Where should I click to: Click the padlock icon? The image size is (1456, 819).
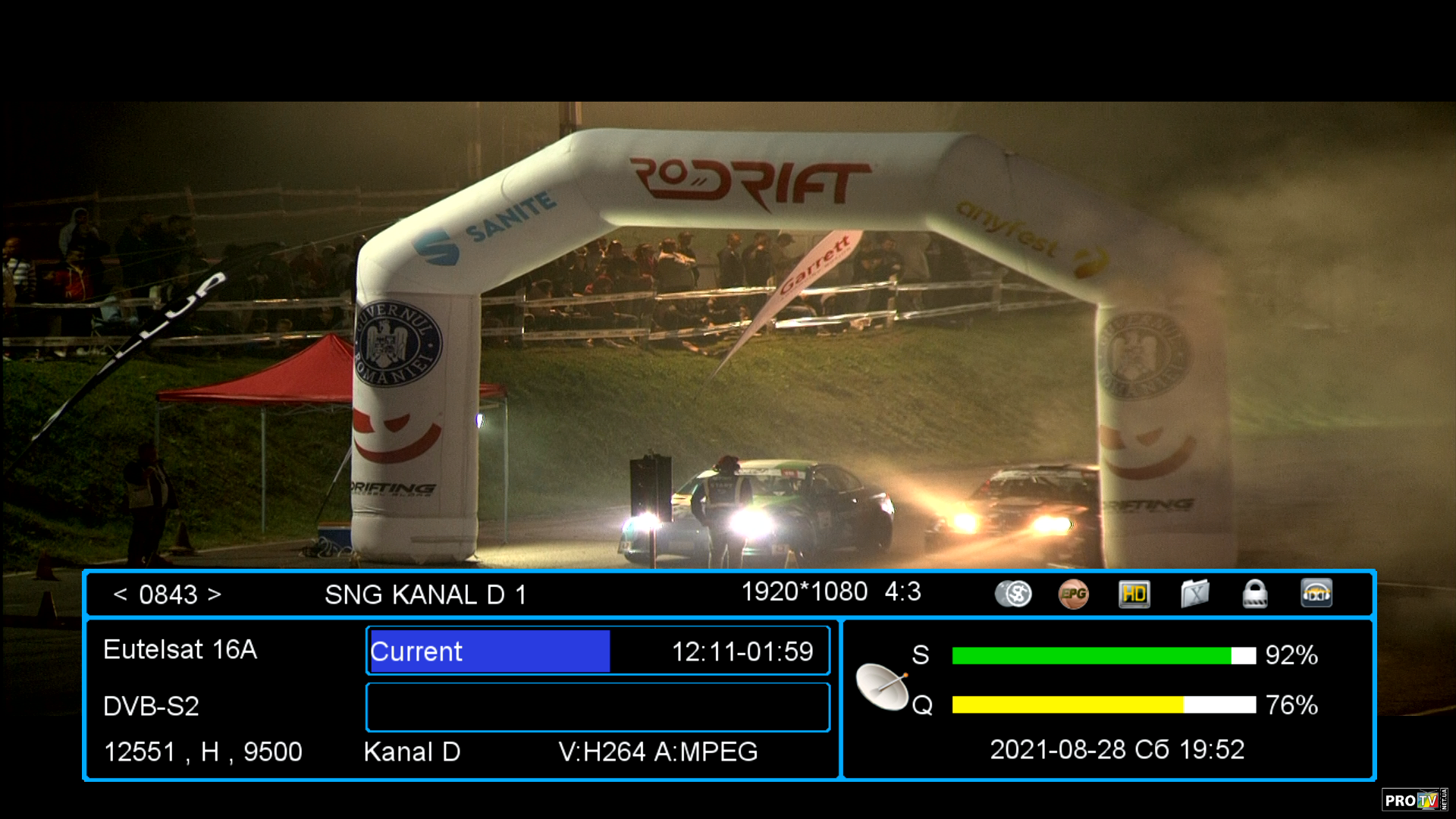pyautogui.click(x=1255, y=594)
